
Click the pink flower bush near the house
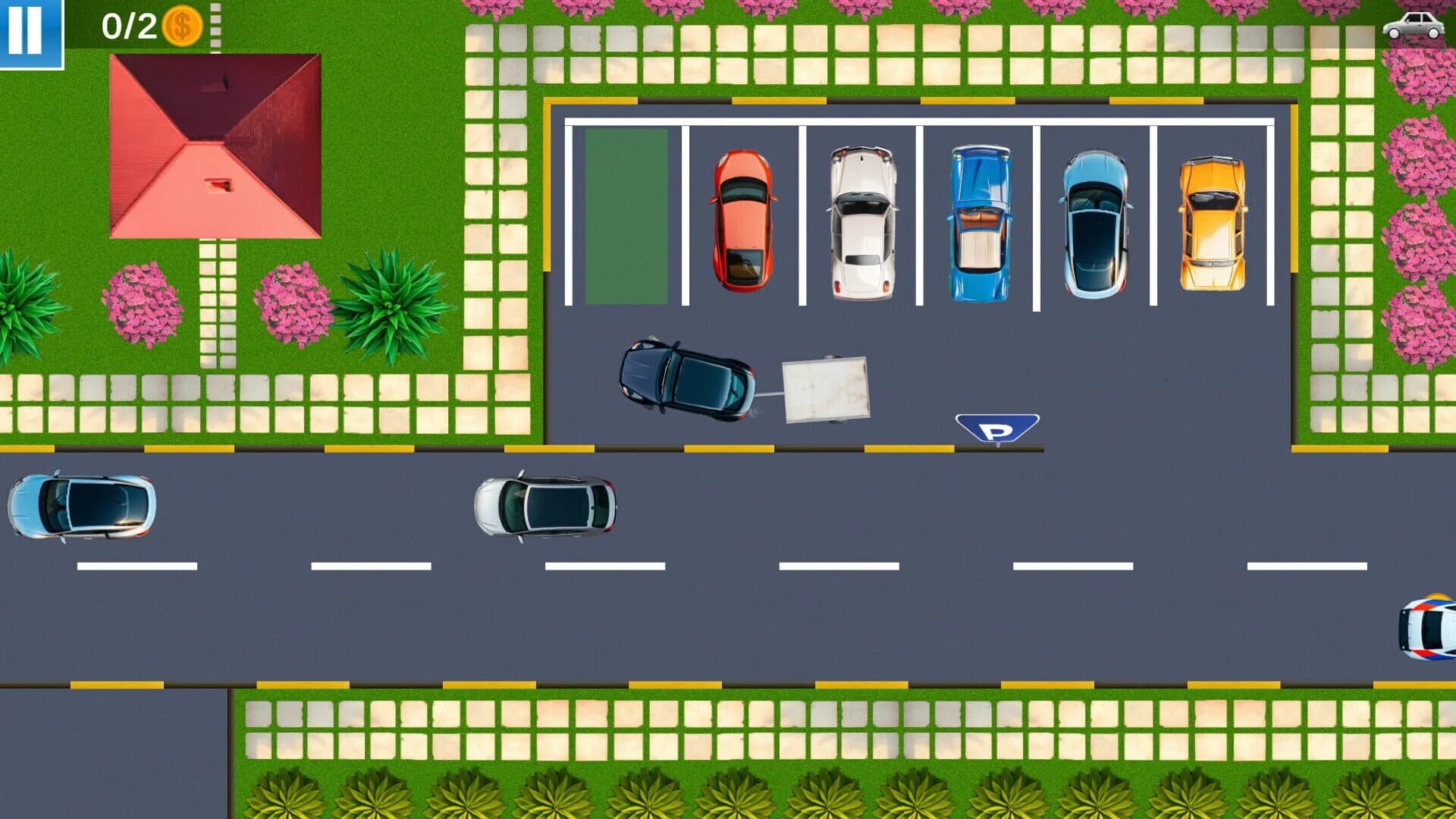pos(144,303)
